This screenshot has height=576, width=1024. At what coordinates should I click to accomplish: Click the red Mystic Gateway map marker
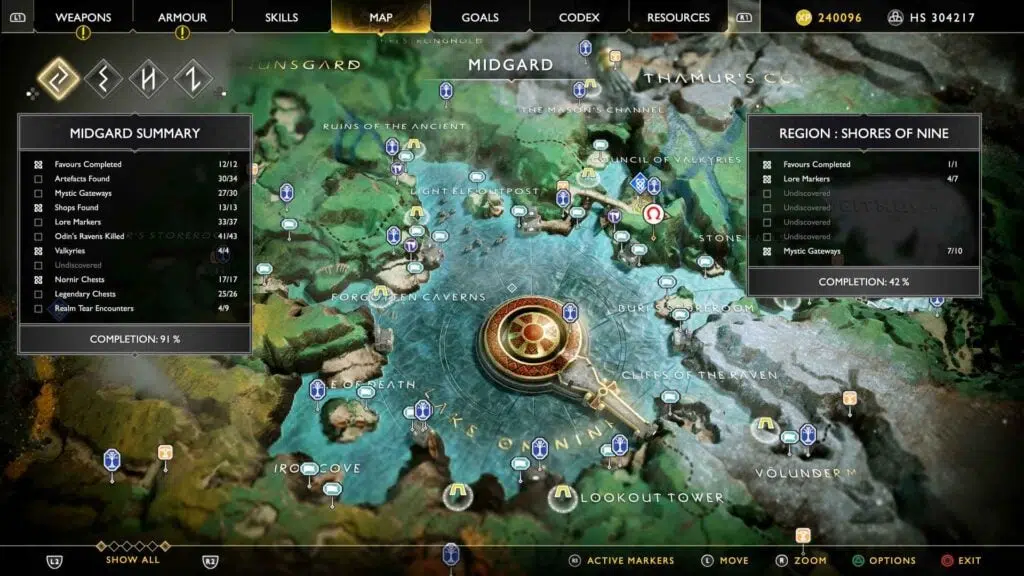[654, 215]
